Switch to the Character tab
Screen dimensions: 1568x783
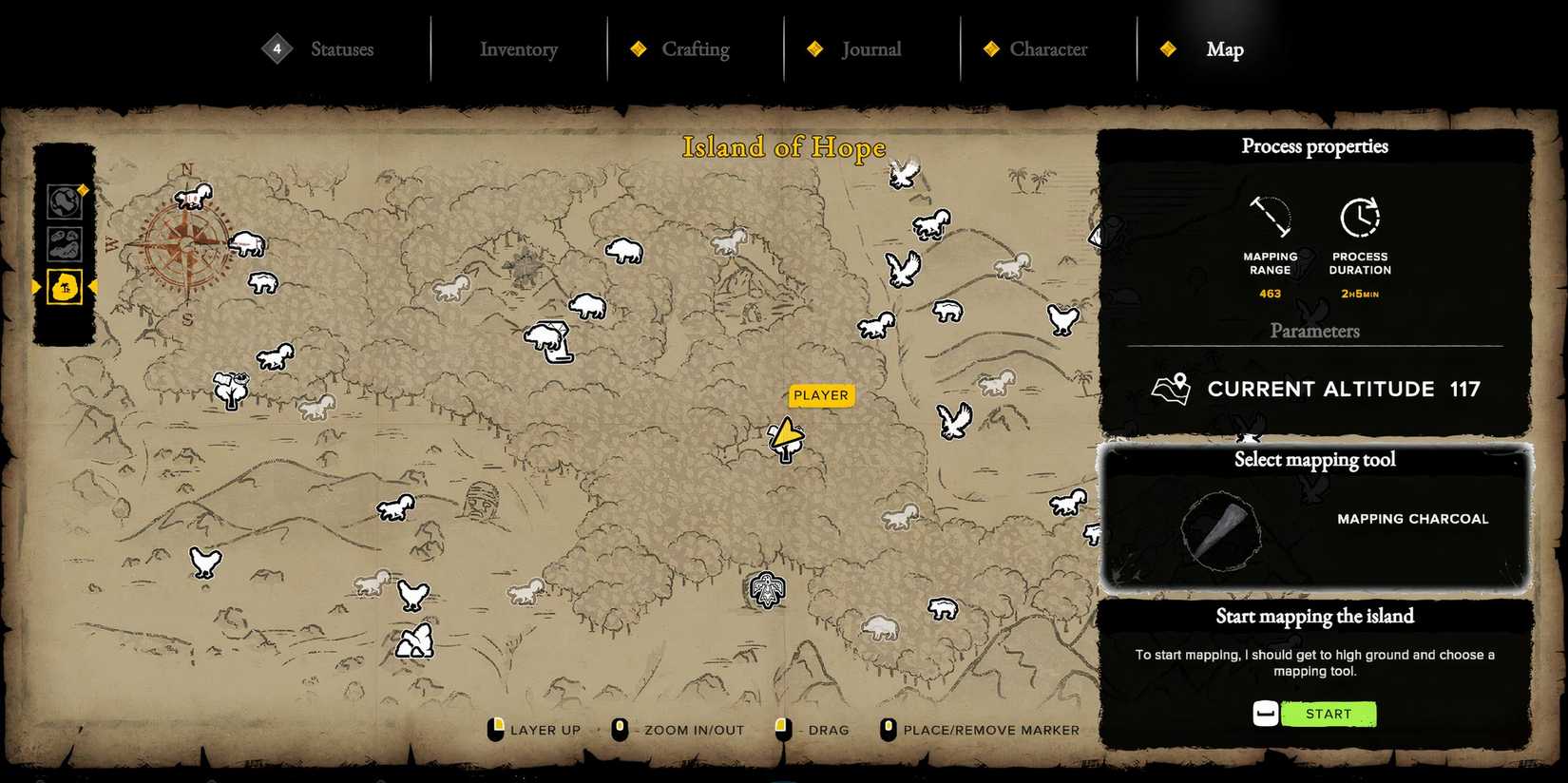1049,48
